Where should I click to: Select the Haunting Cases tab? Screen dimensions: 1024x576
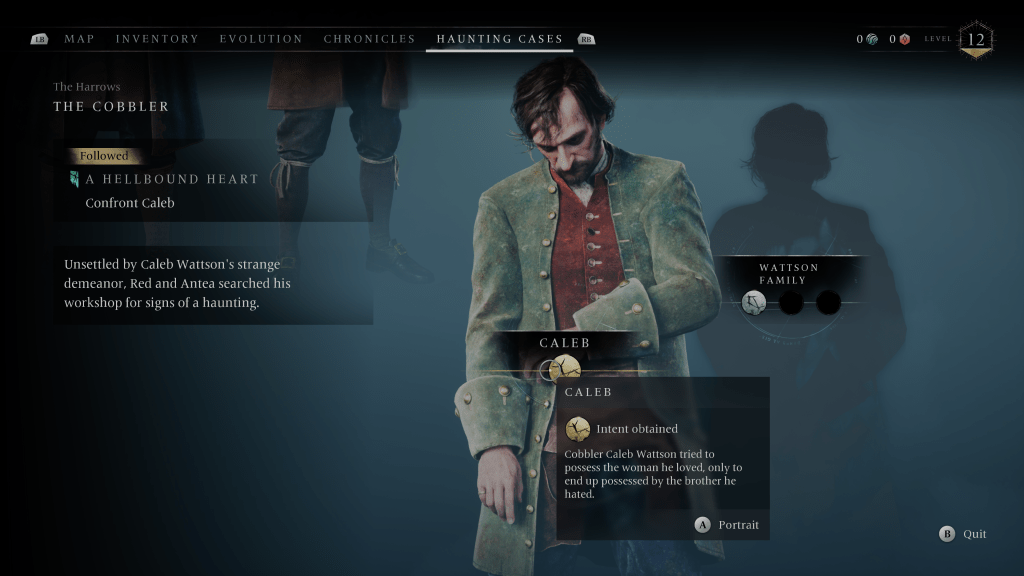pos(499,39)
